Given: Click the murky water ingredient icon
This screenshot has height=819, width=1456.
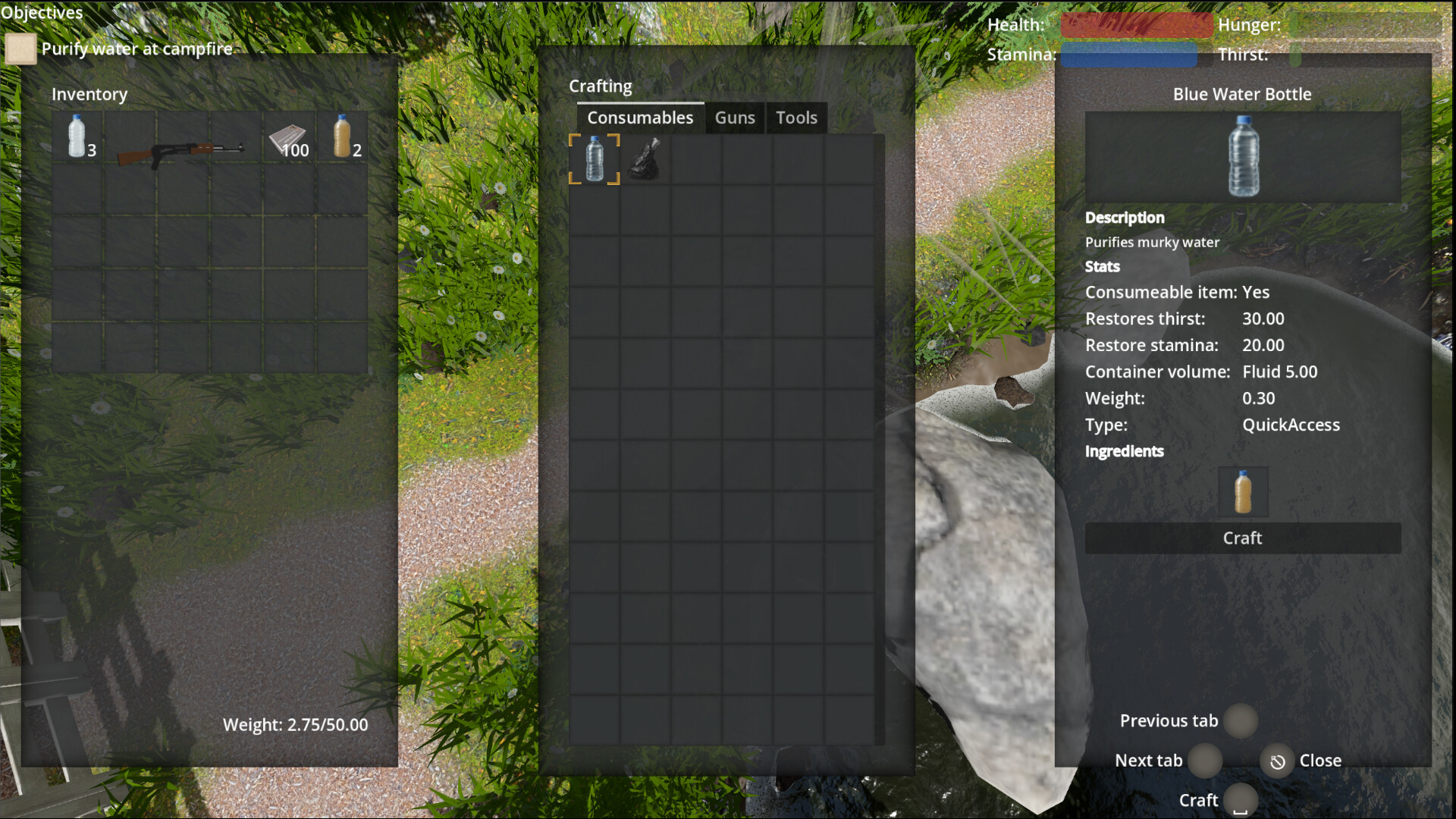Looking at the screenshot, I should (x=1244, y=491).
